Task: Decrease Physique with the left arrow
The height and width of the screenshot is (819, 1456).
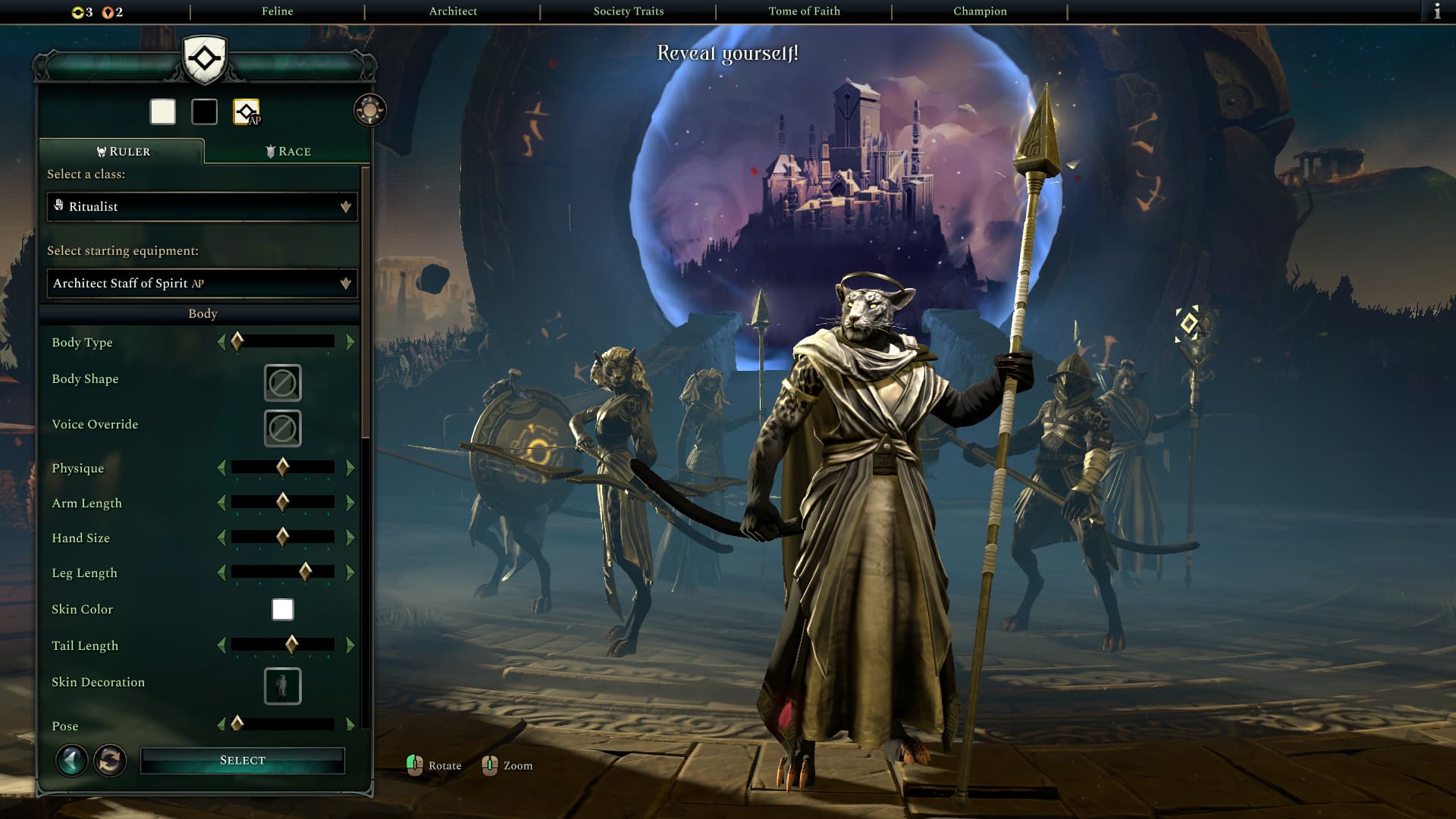Action: [221, 468]
